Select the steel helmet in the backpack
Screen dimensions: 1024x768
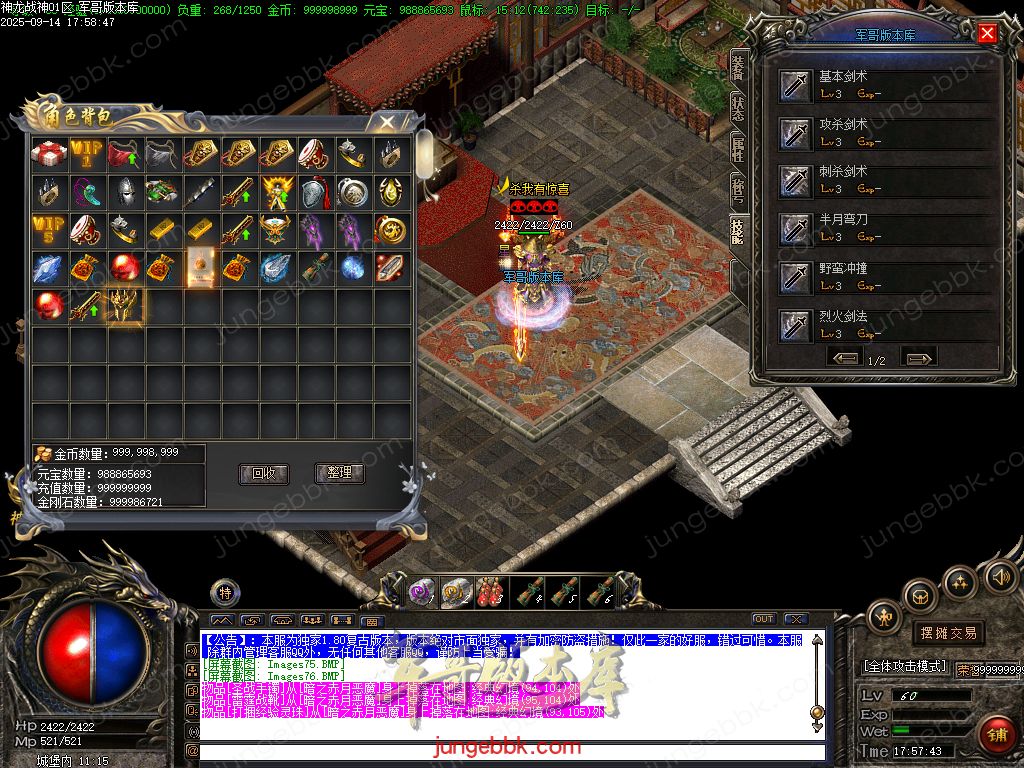click(x=124, y=192)
